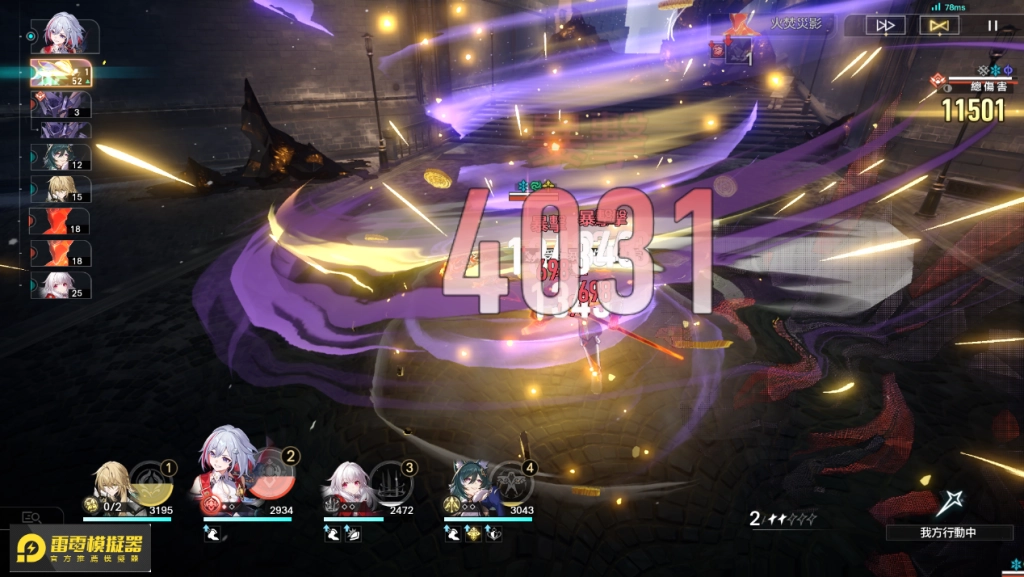This screenshot has width=1024, height=577.
Task: Select the purple enemy entry with value 3
Action: pos(61,105)
